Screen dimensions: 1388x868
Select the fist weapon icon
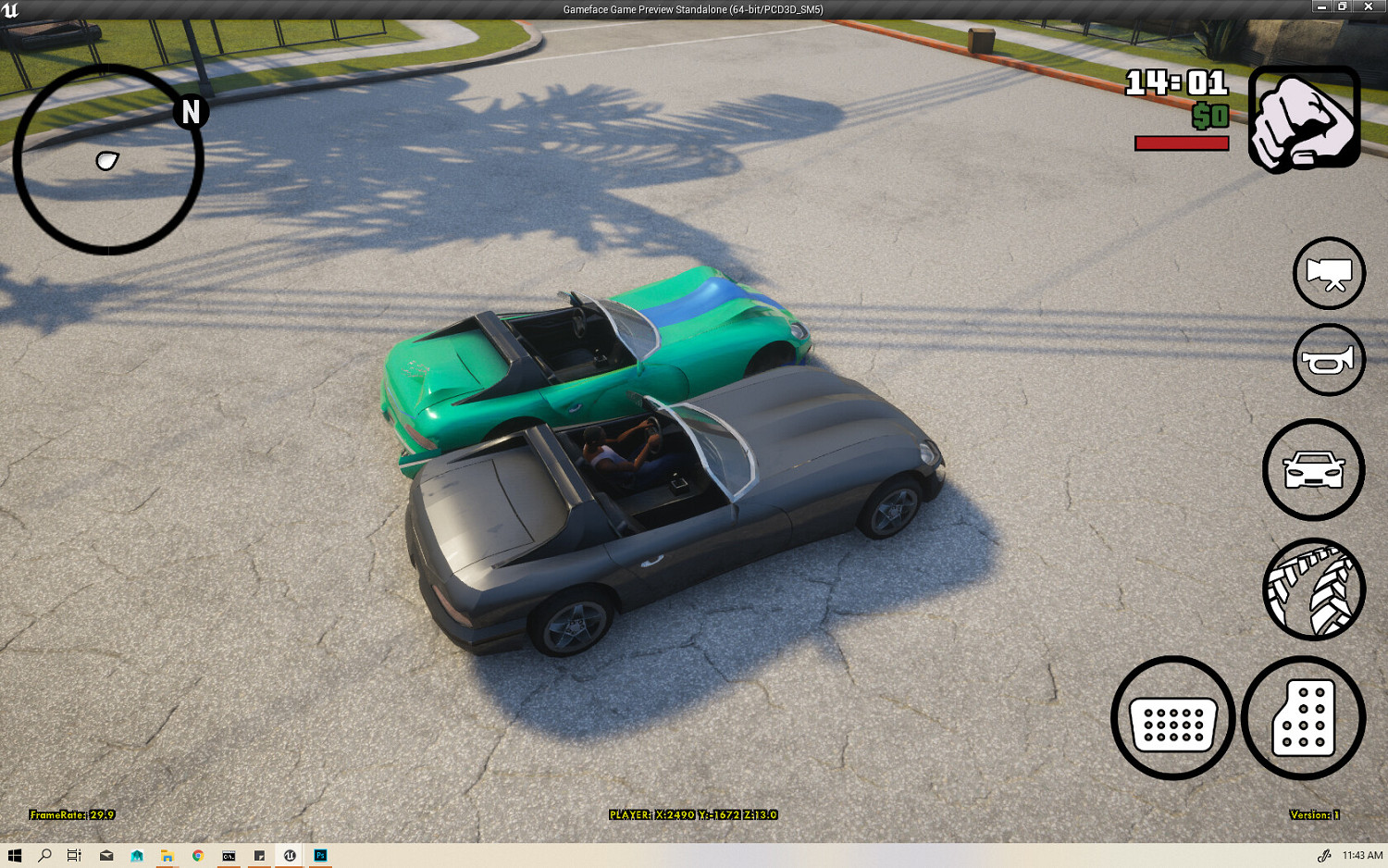[x=1299, y=117]
